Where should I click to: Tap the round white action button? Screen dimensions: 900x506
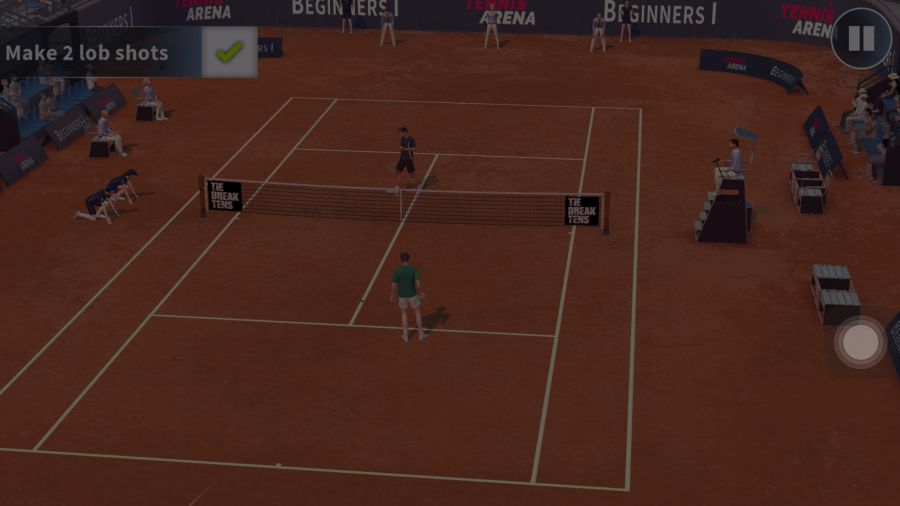pos(860,343)
